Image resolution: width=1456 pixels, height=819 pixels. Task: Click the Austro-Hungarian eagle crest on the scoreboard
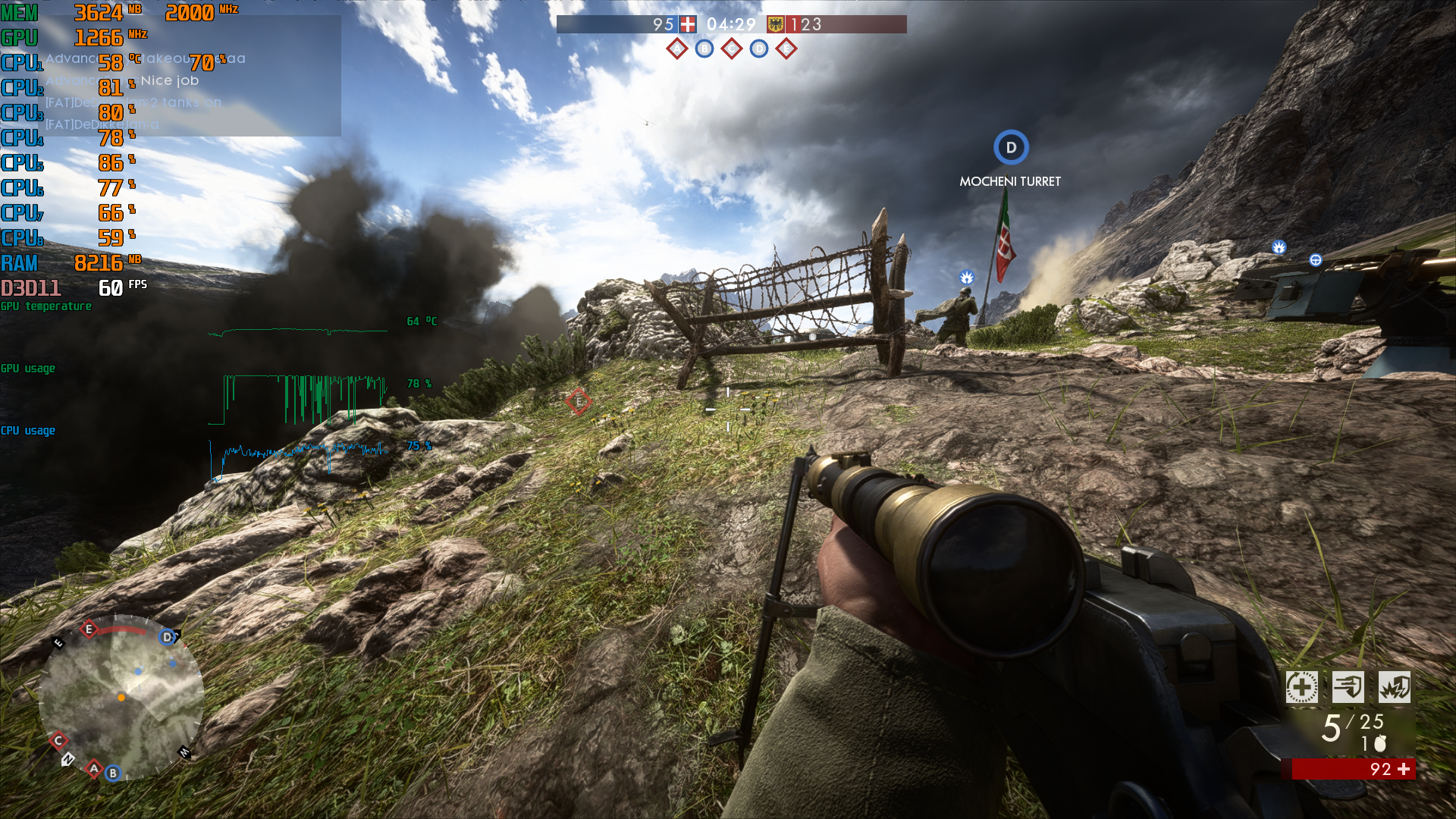(x=775, y=24)
